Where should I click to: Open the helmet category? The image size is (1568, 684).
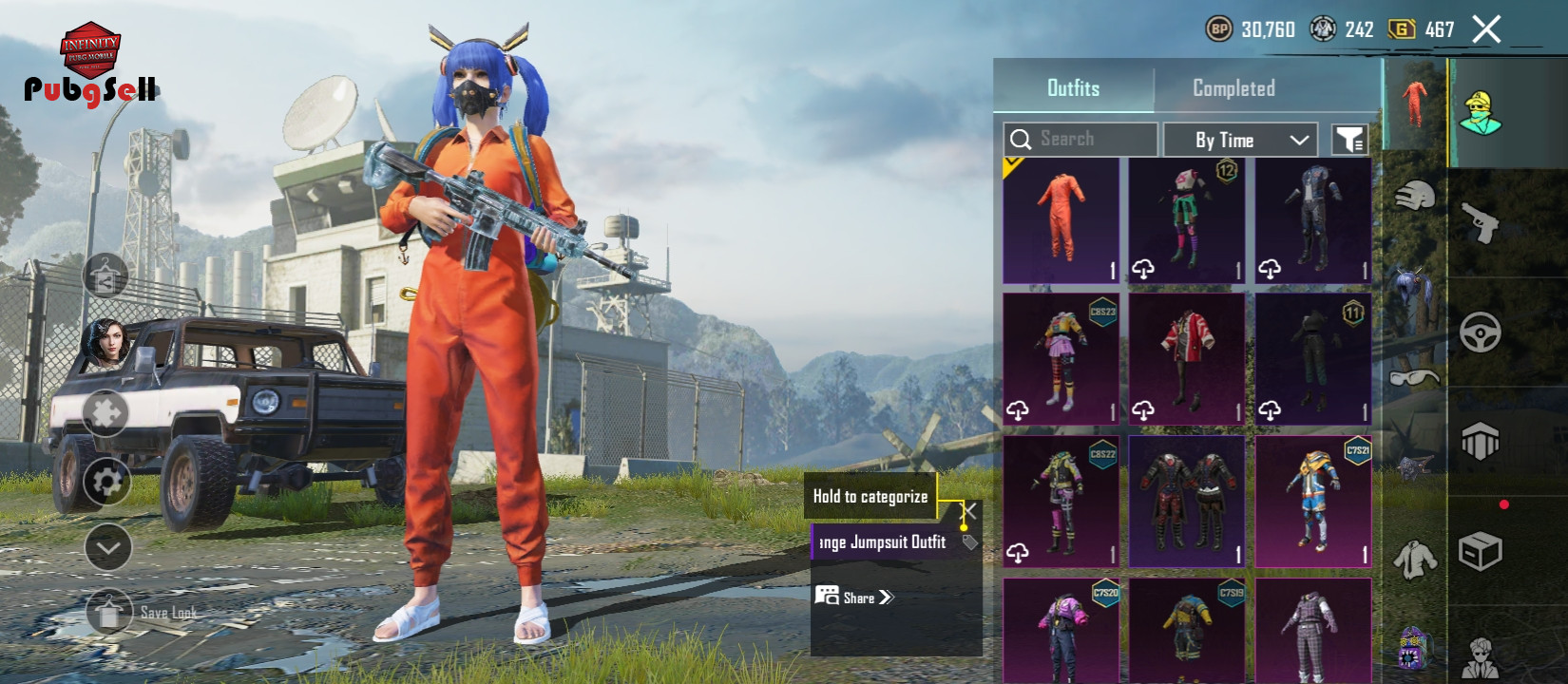pos(1414,196)
